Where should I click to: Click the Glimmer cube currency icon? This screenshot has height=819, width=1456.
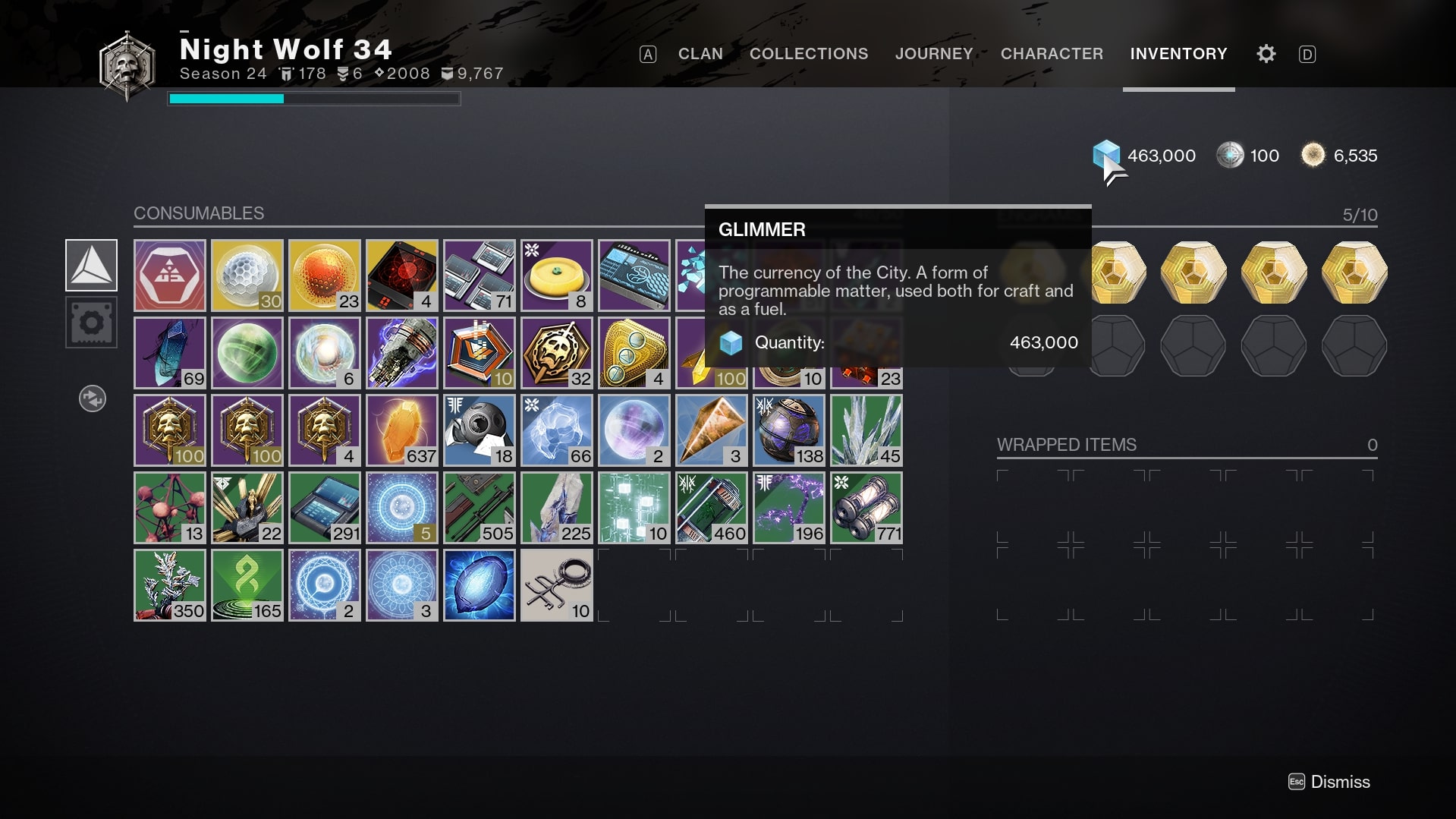point(1105,155)
